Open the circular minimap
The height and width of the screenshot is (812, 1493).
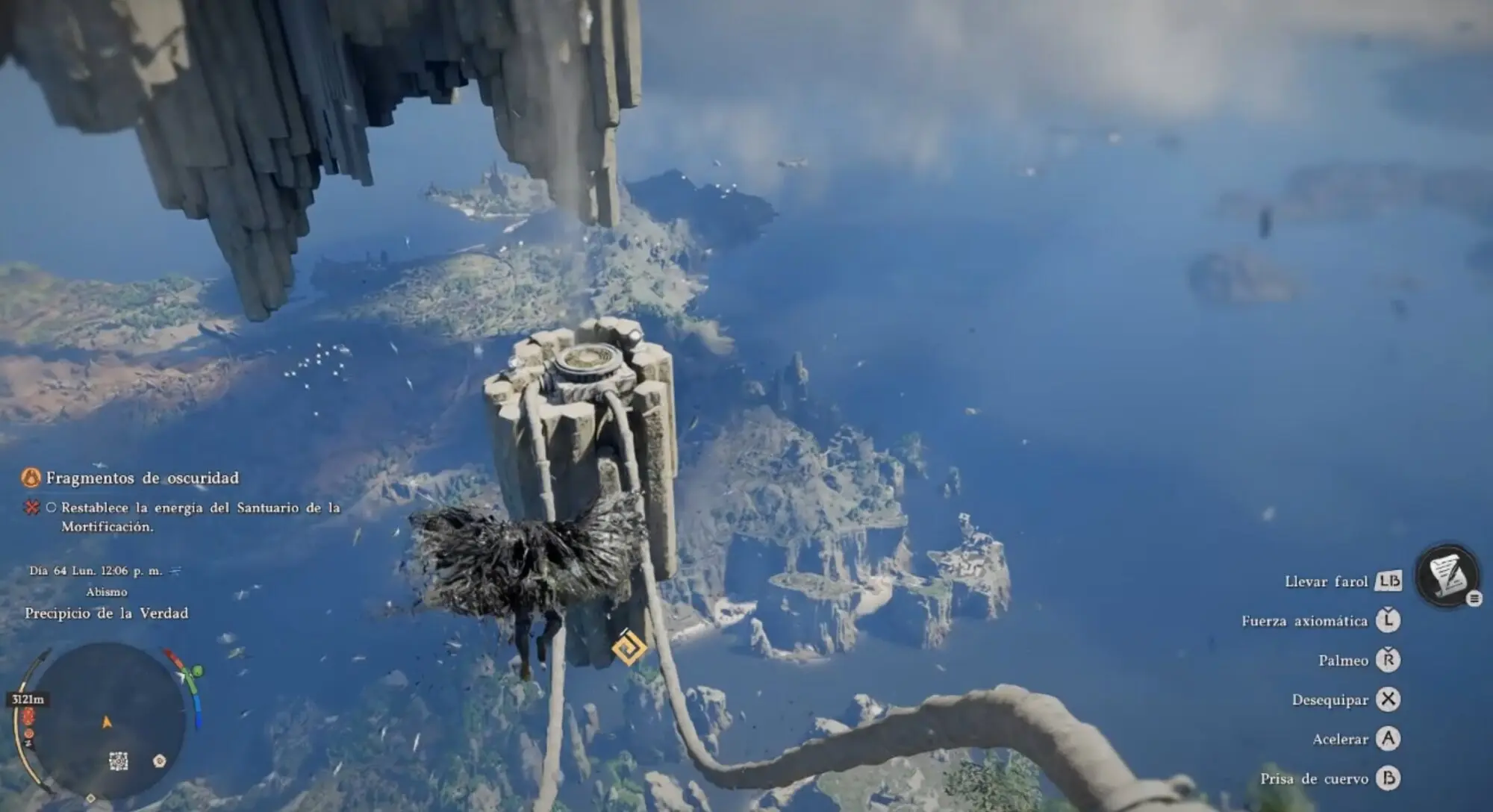tap(110, 721)
